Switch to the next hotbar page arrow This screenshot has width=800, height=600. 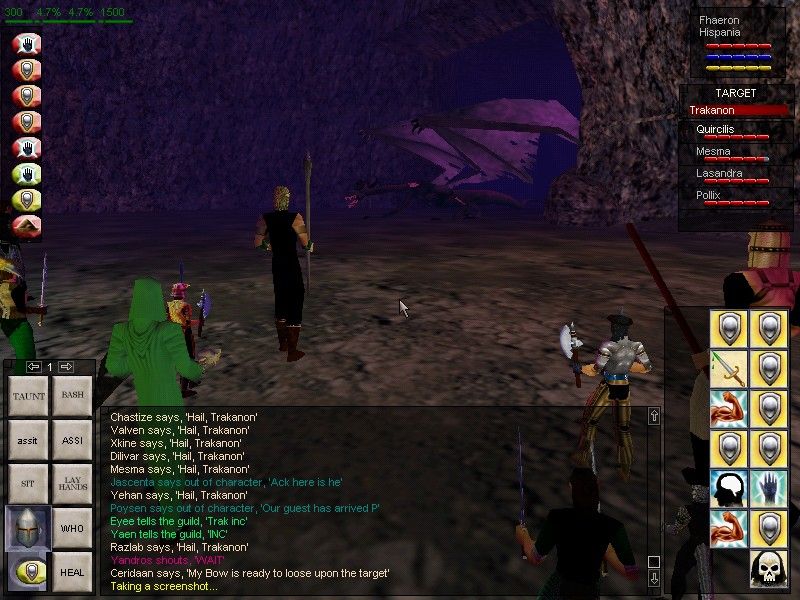pos(66,367)
